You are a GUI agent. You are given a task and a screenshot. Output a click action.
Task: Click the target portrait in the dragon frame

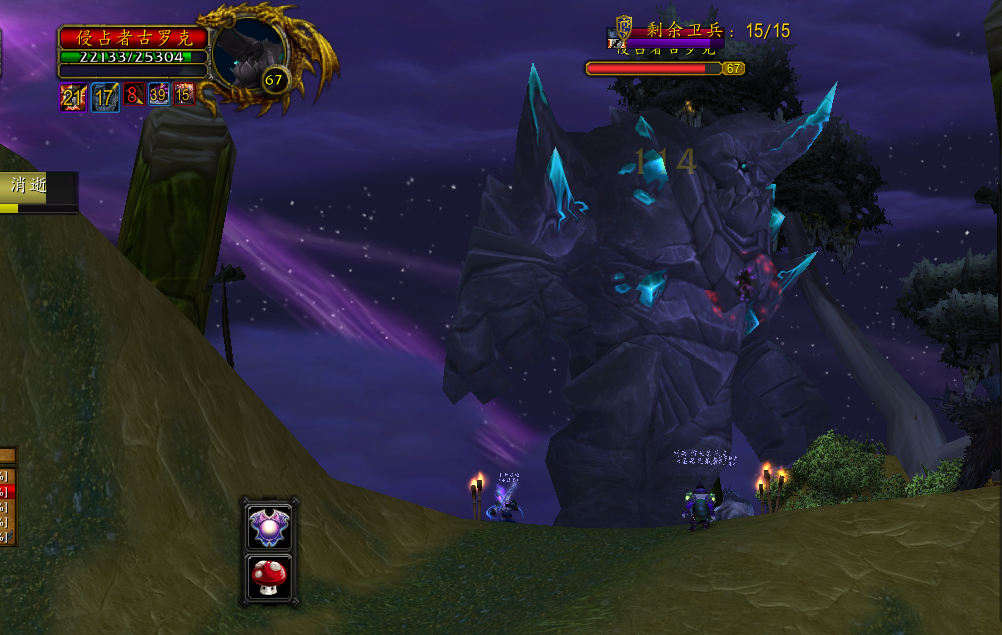coord(249,52)
